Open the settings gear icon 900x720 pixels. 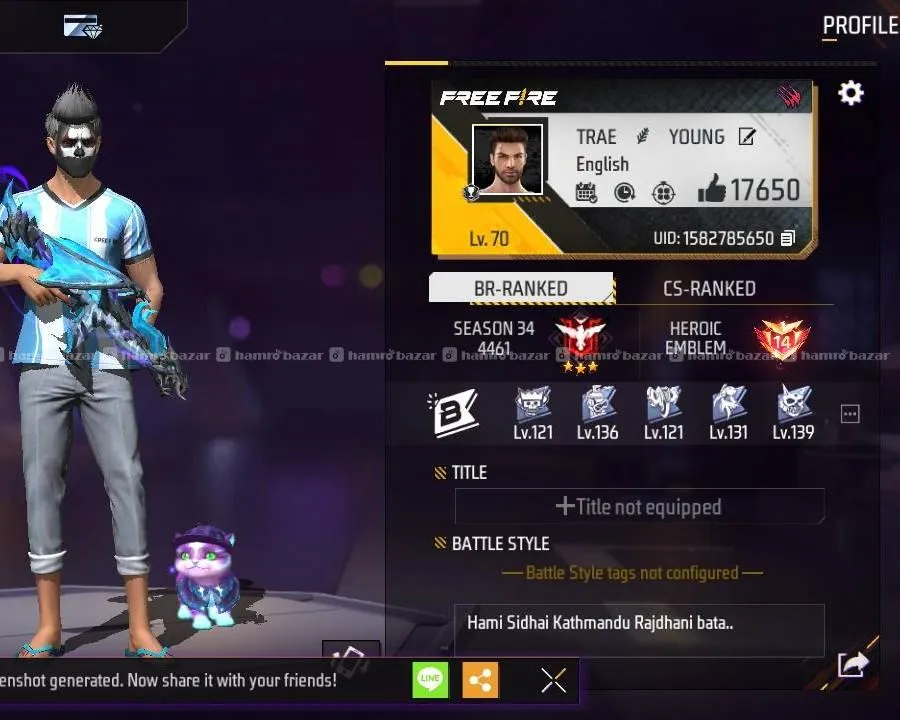[x=850, y=93]
